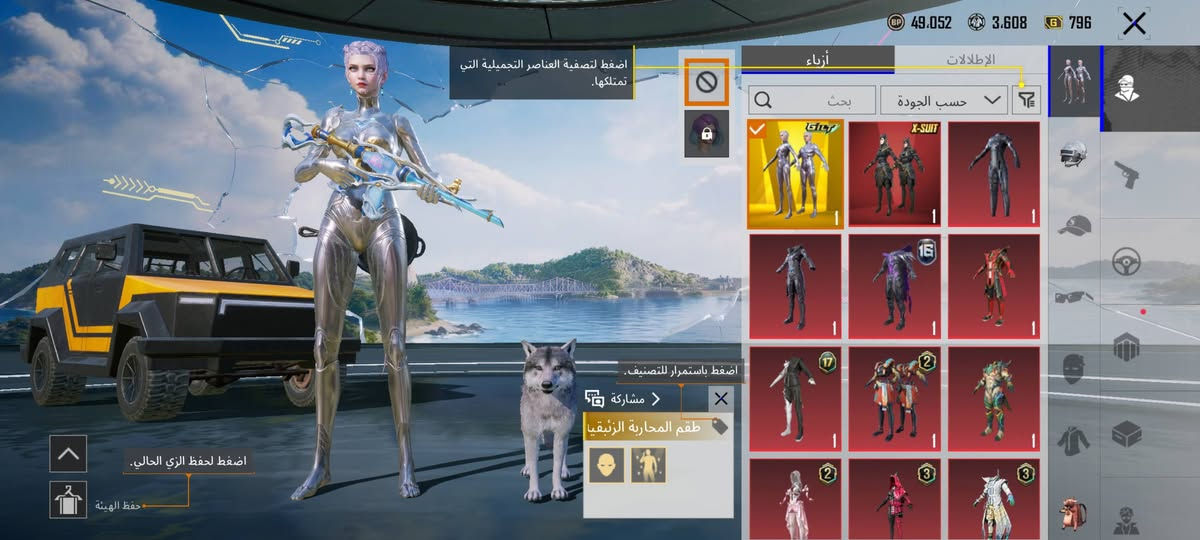Viewport: 1200px width, 540px height.
Task: Select the white outfit with badge 17
Action: (795, 398)
